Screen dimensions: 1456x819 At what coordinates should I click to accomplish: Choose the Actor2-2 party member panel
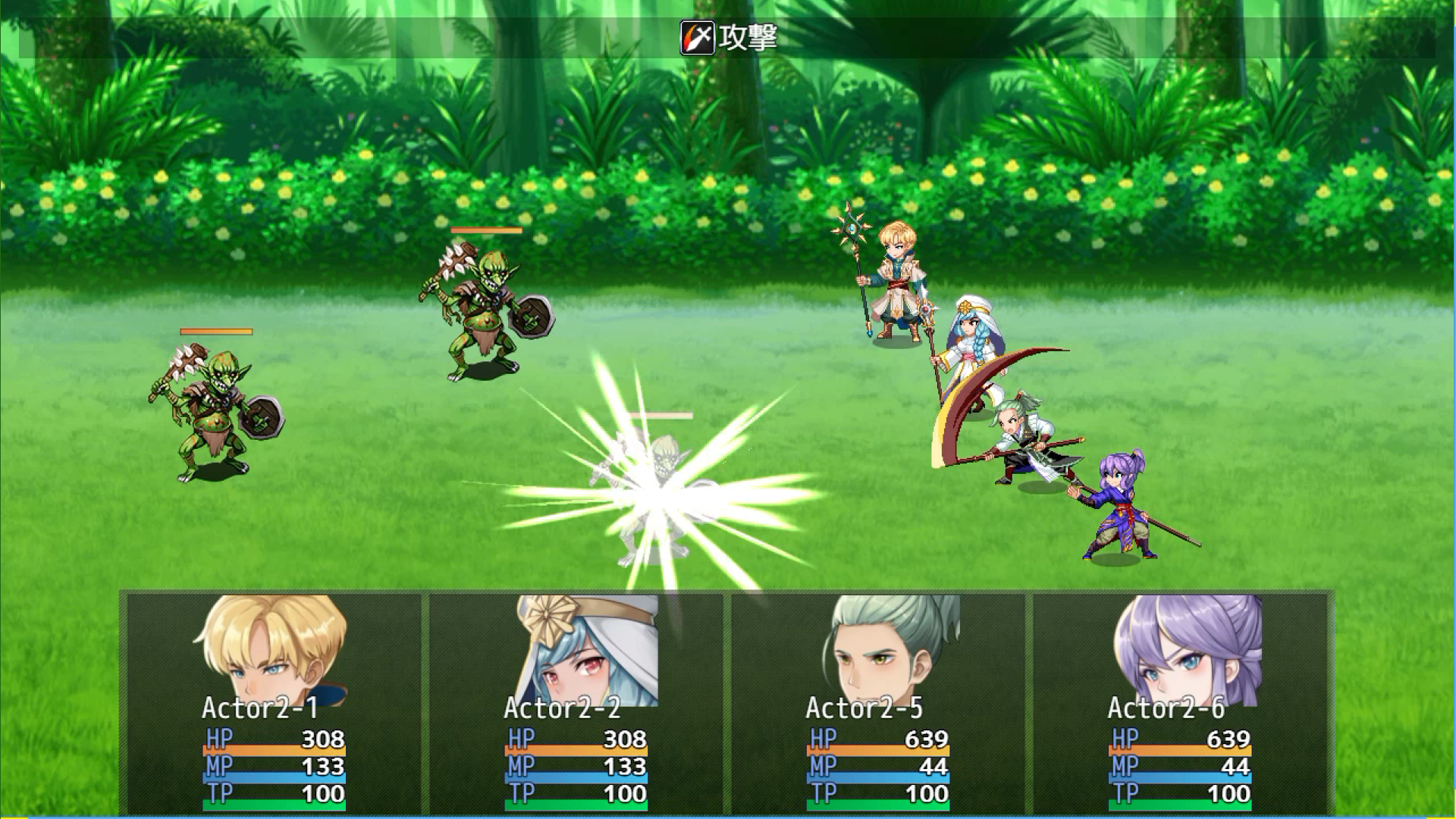tap(576, 701)
